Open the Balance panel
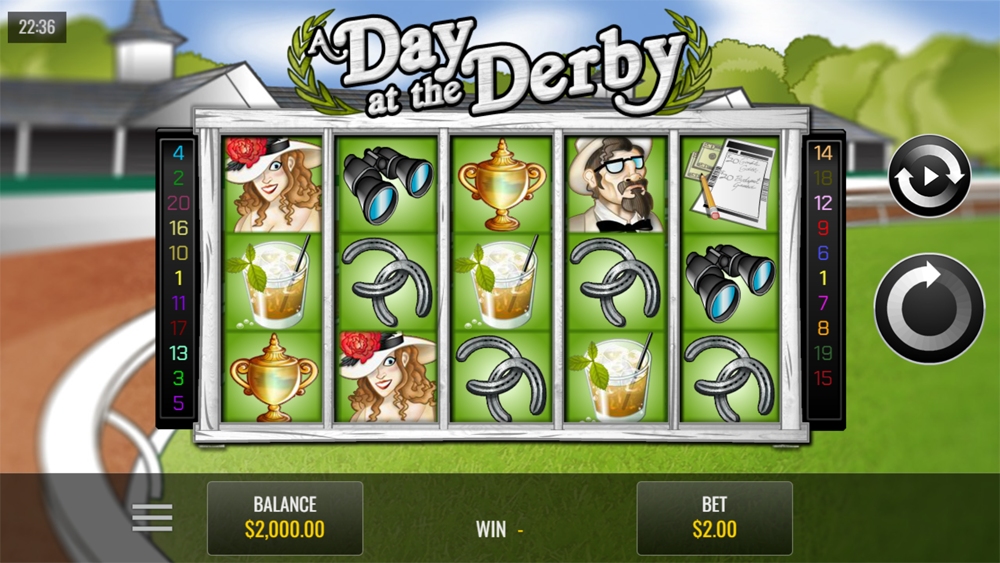This screenshot has height=563, width=1000. pos(285,517)
